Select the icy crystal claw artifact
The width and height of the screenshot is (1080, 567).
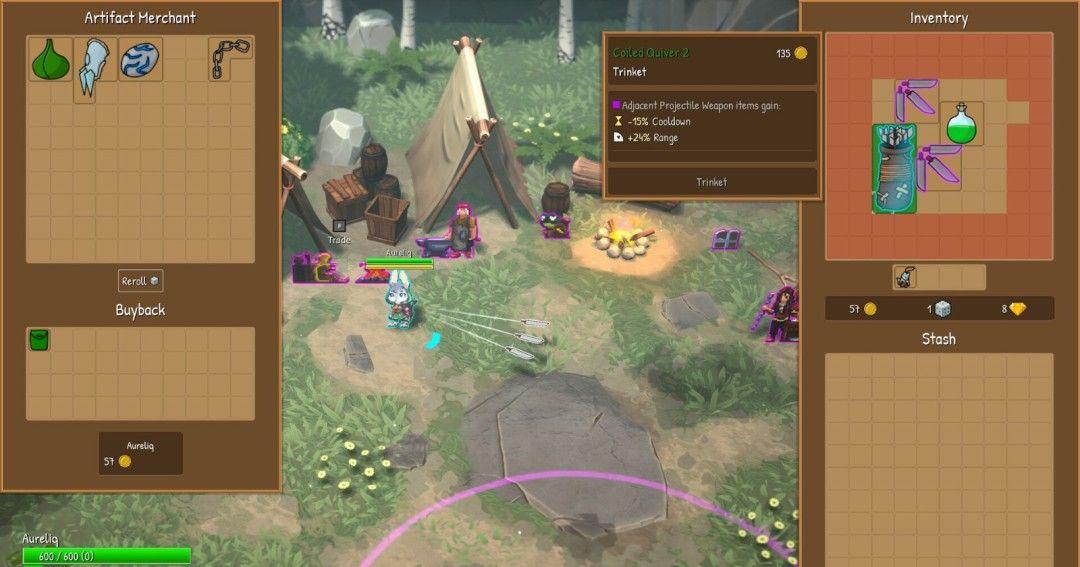(x=95, y=66)
